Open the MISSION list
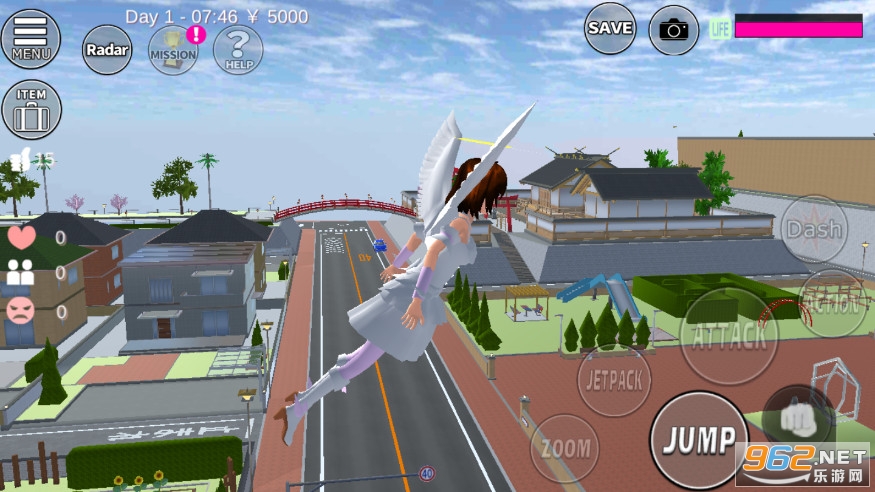The image size is (875, 492). tap(173, 50)
